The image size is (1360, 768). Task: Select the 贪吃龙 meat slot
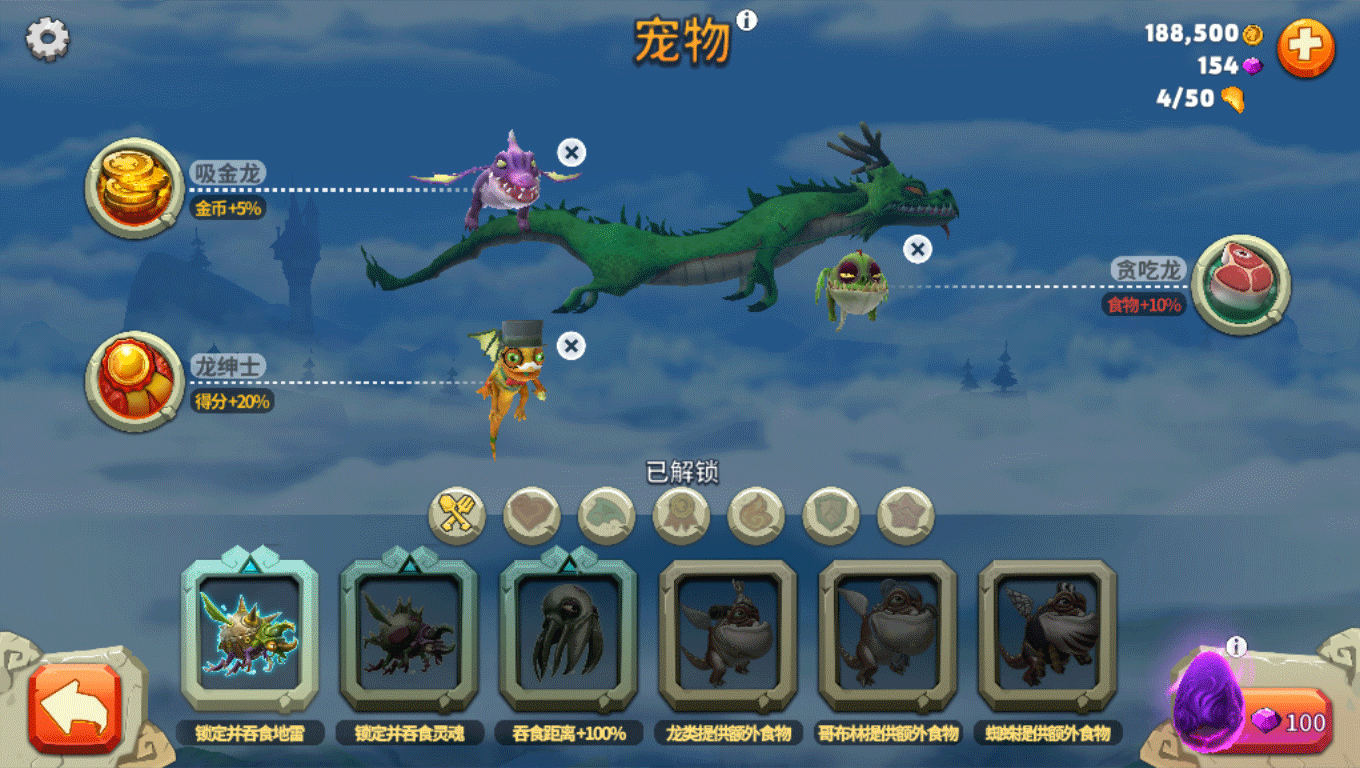tap(1241, 284)
